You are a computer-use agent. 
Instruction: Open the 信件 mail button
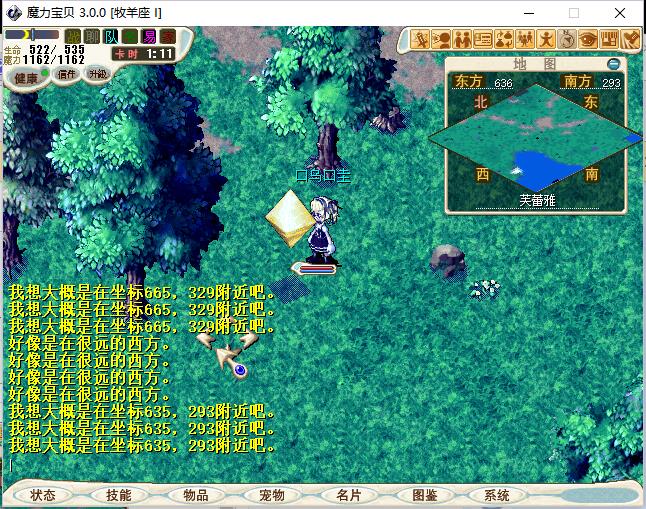coord(66,73)
